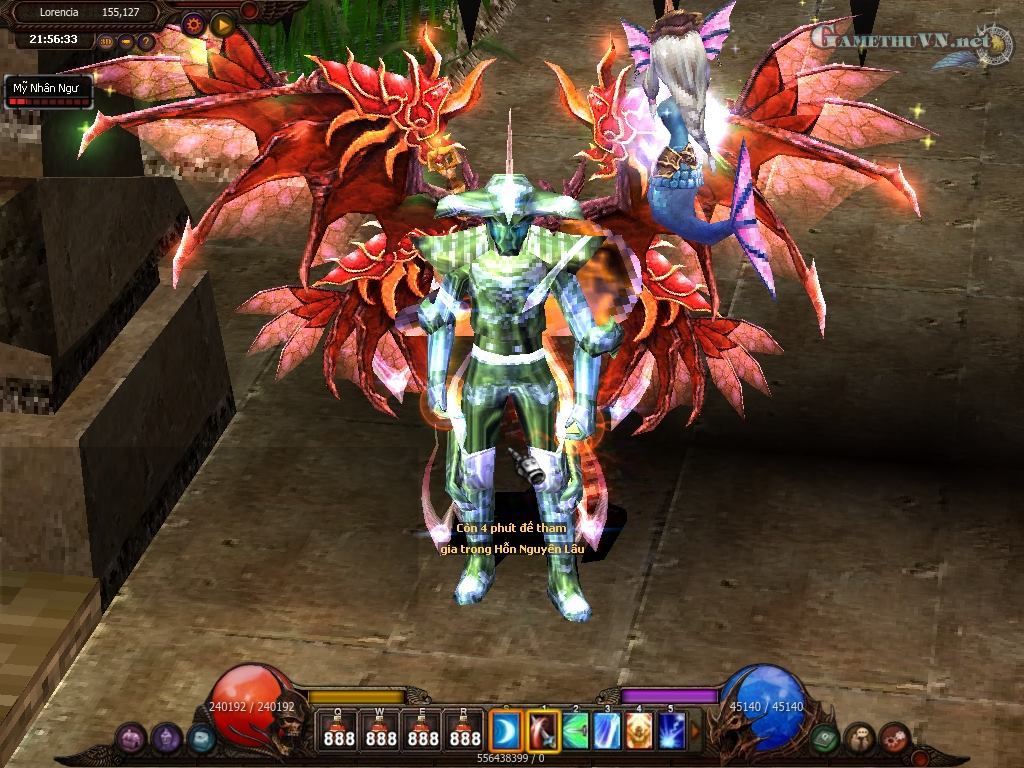
Task: Activate the golden buff skill in slot 4
Action: [x=640, y=731]
